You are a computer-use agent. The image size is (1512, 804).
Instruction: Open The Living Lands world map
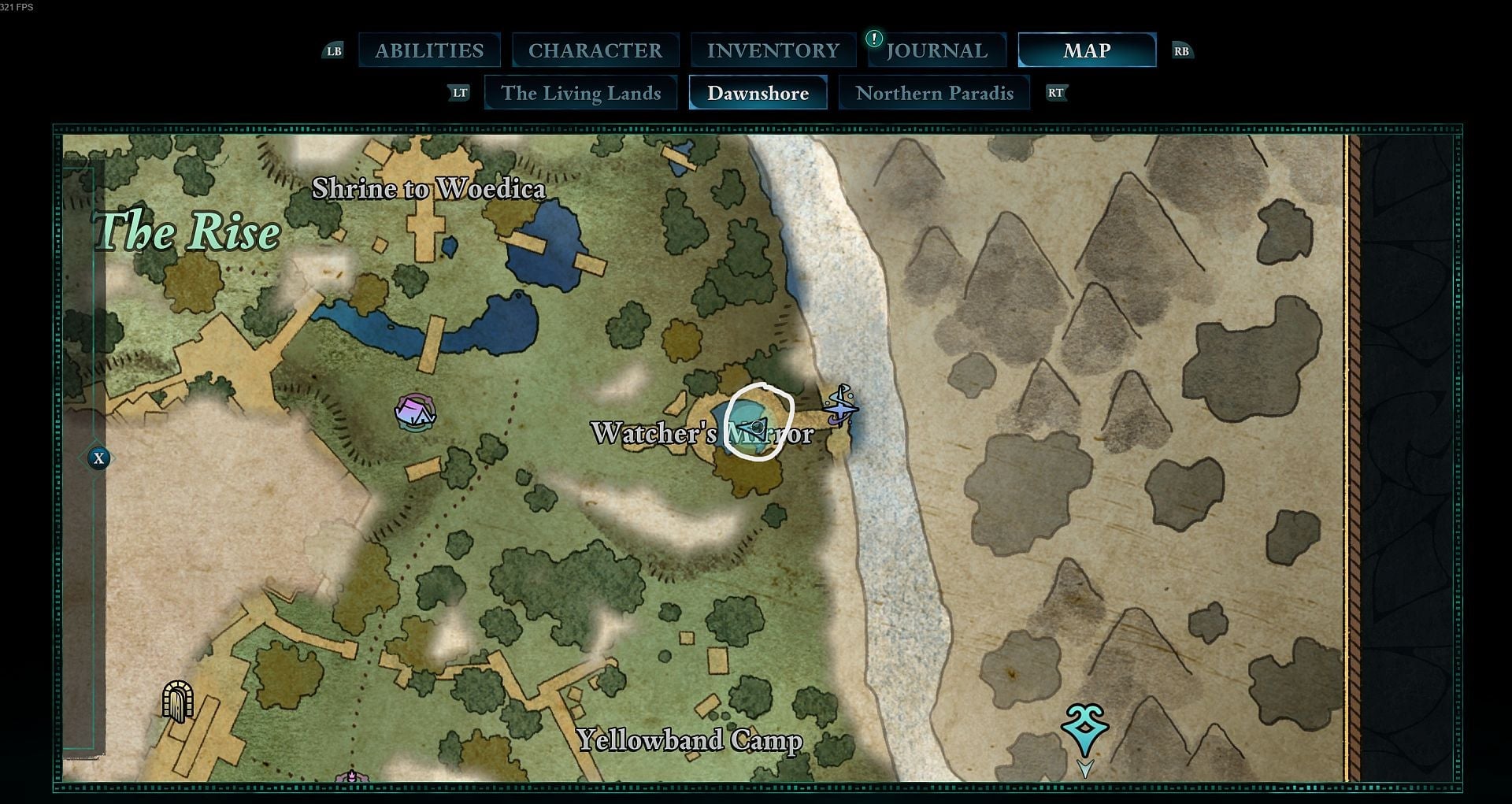tap(582, 93)
